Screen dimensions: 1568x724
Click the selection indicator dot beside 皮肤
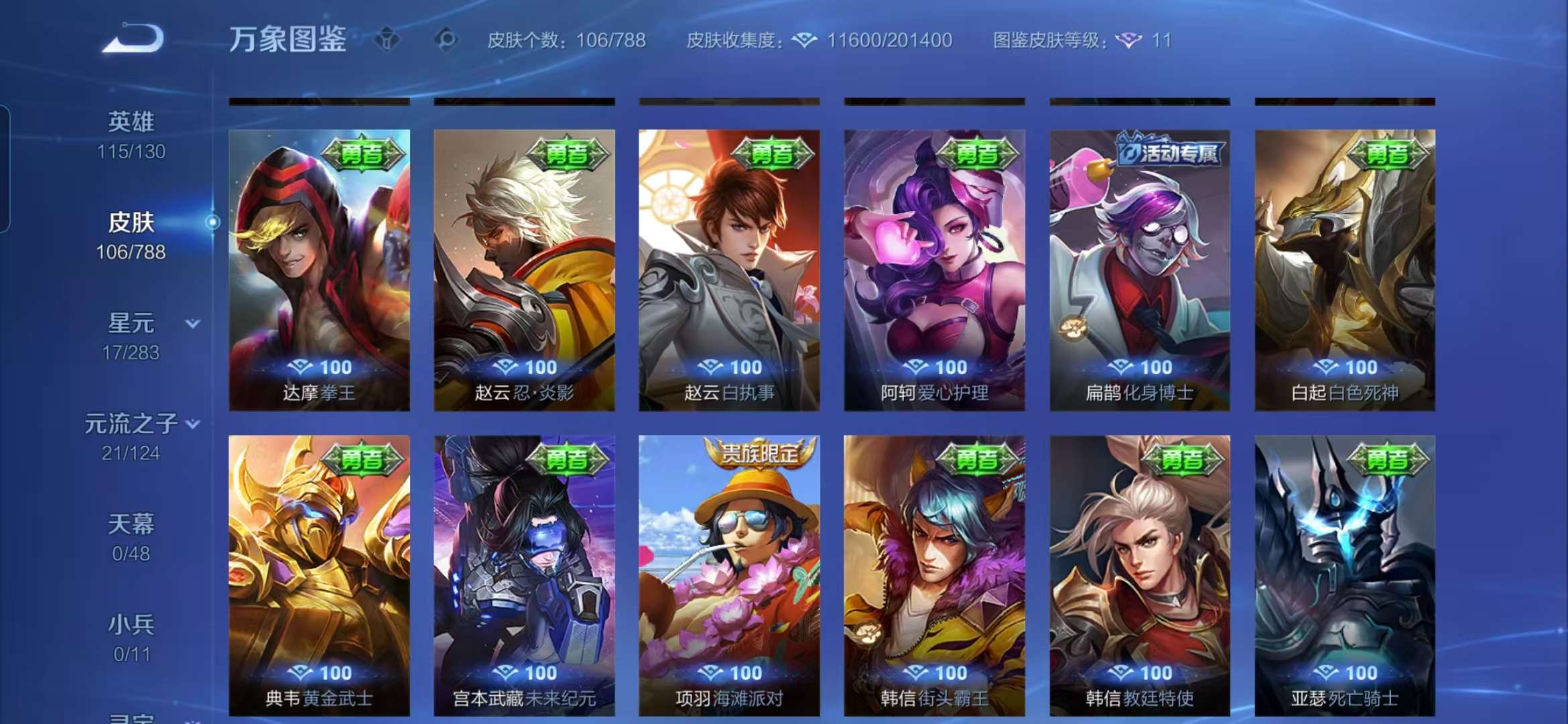tap(213, 223)
